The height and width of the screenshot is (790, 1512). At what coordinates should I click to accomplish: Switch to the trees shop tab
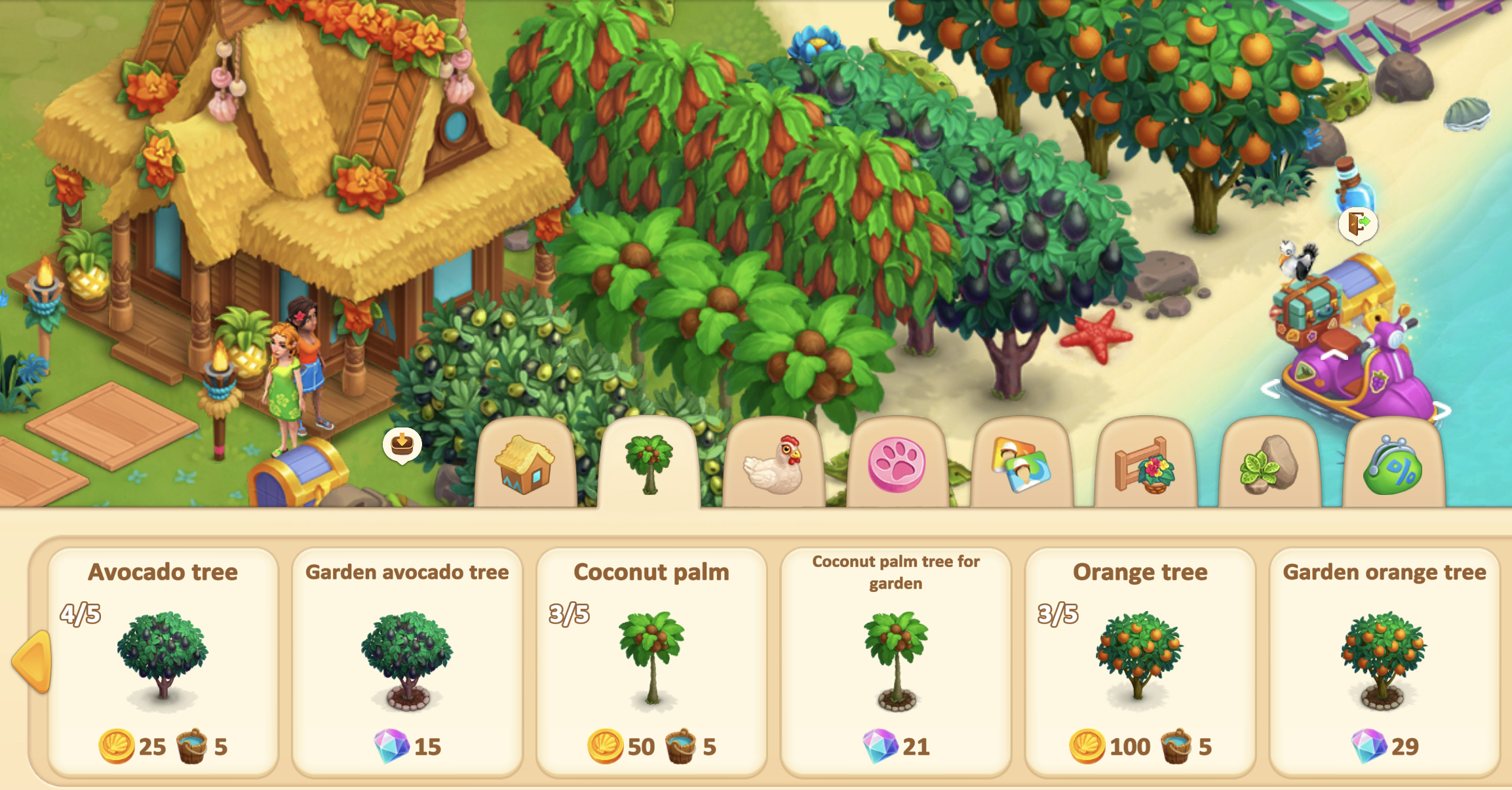click(649, 464)
